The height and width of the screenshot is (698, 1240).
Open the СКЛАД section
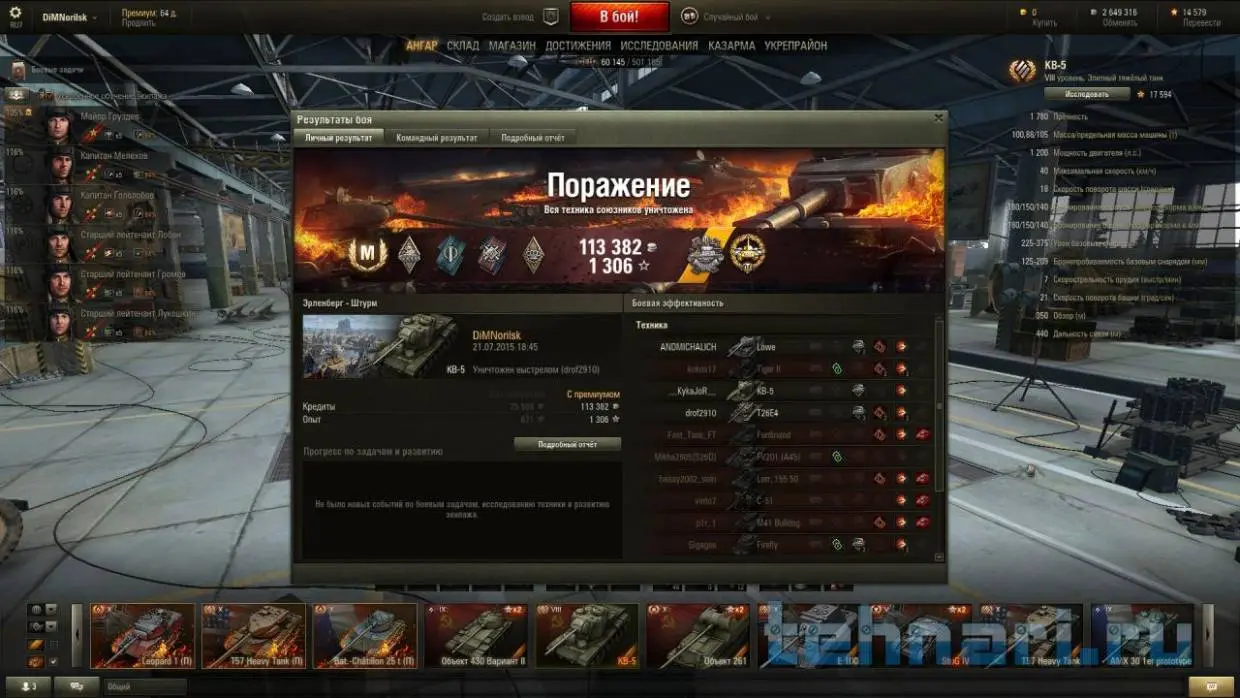click(463, 46)
